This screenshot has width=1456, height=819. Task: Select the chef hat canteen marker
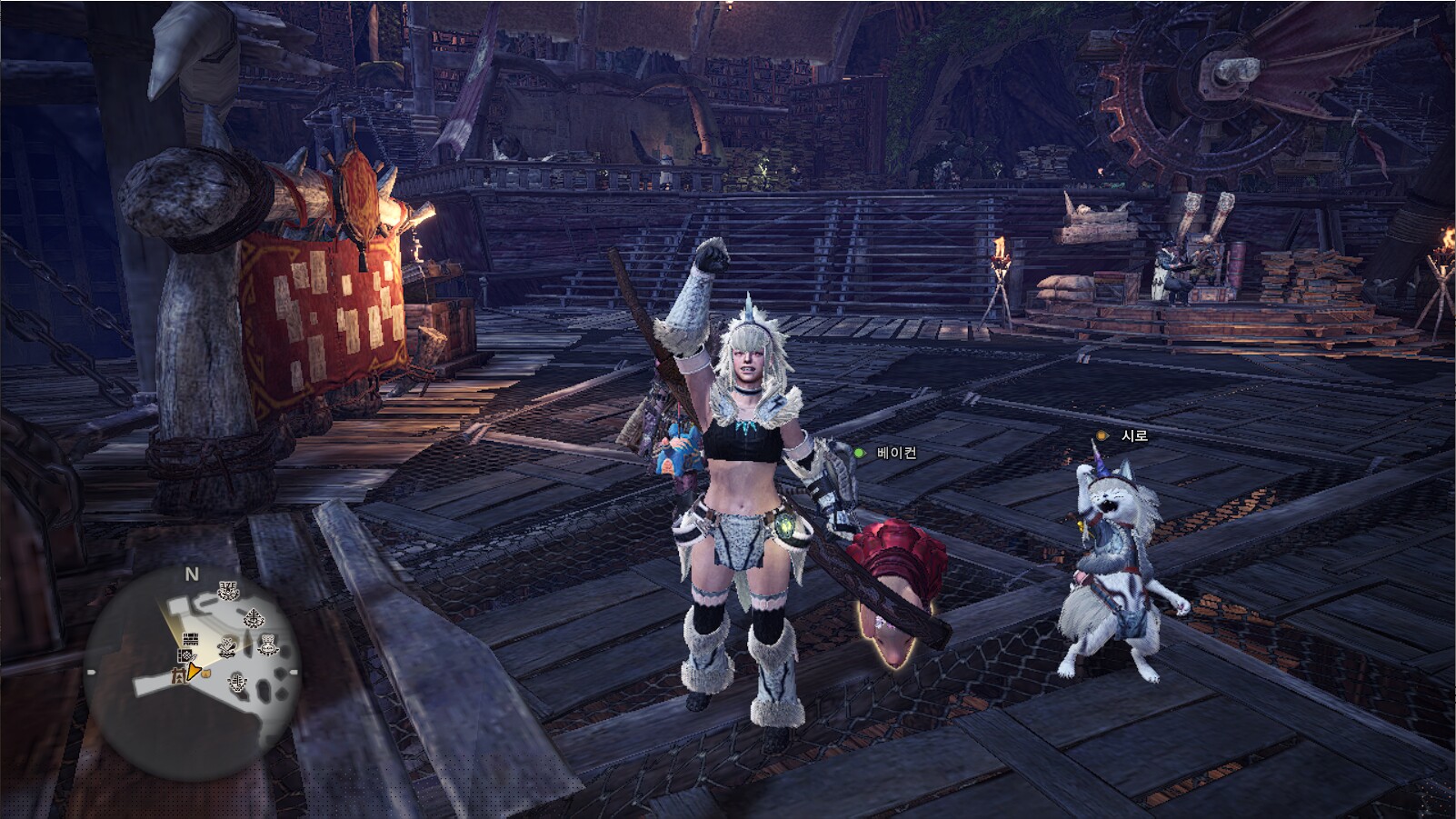268,646
